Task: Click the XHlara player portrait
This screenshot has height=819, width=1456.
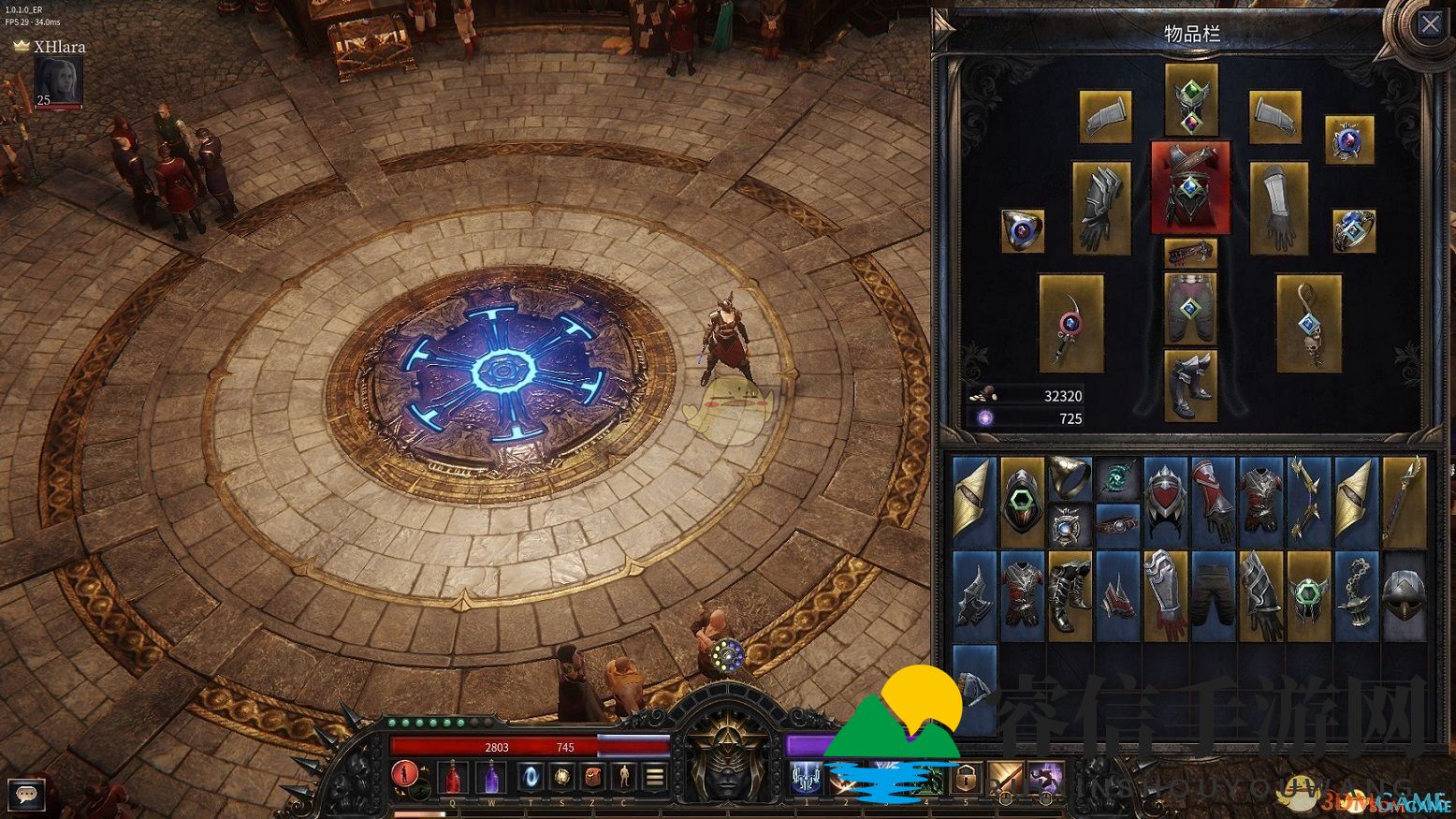Action: (x=58, y=82)
